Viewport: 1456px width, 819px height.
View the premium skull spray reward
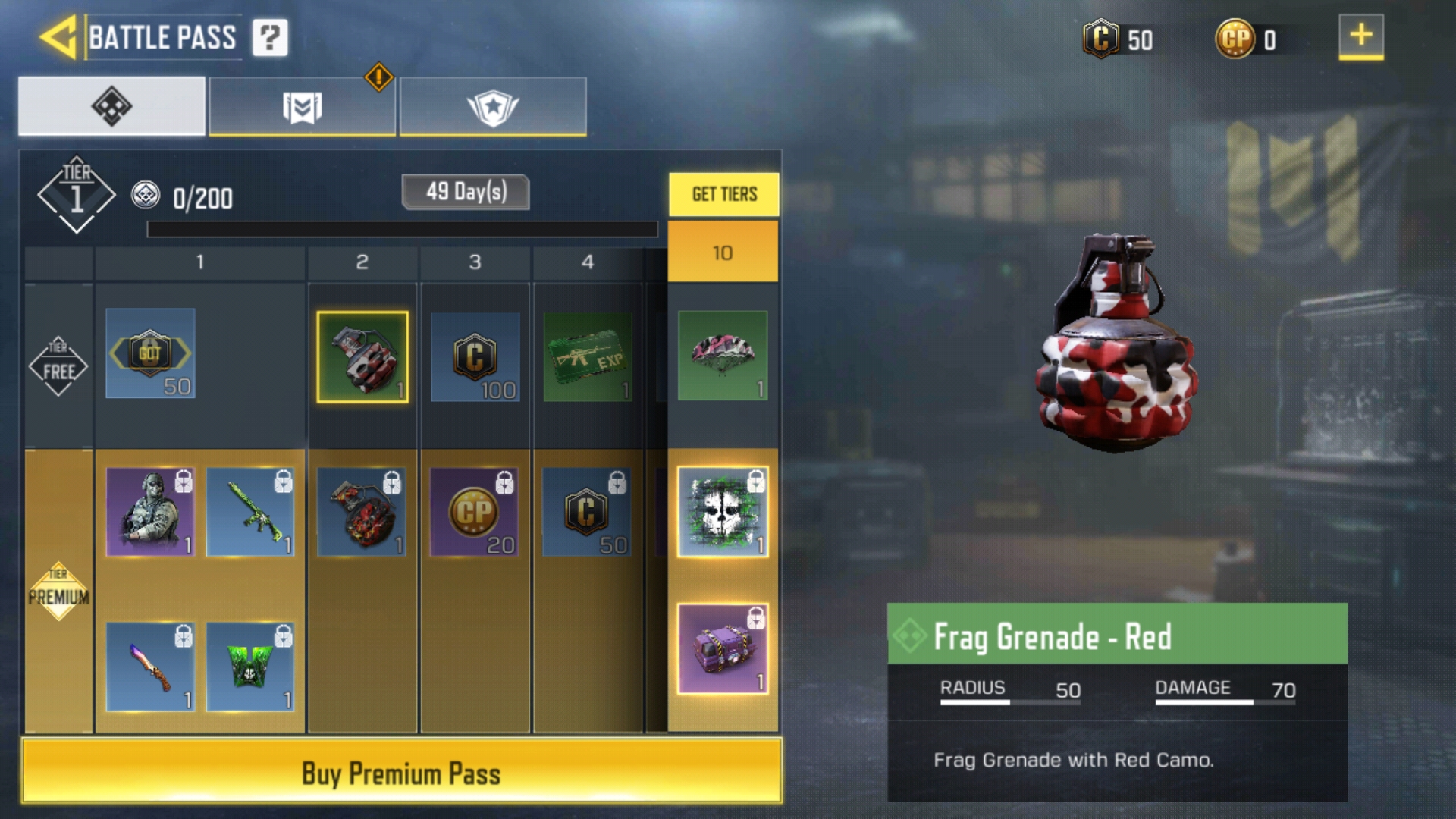coord(722,512)
